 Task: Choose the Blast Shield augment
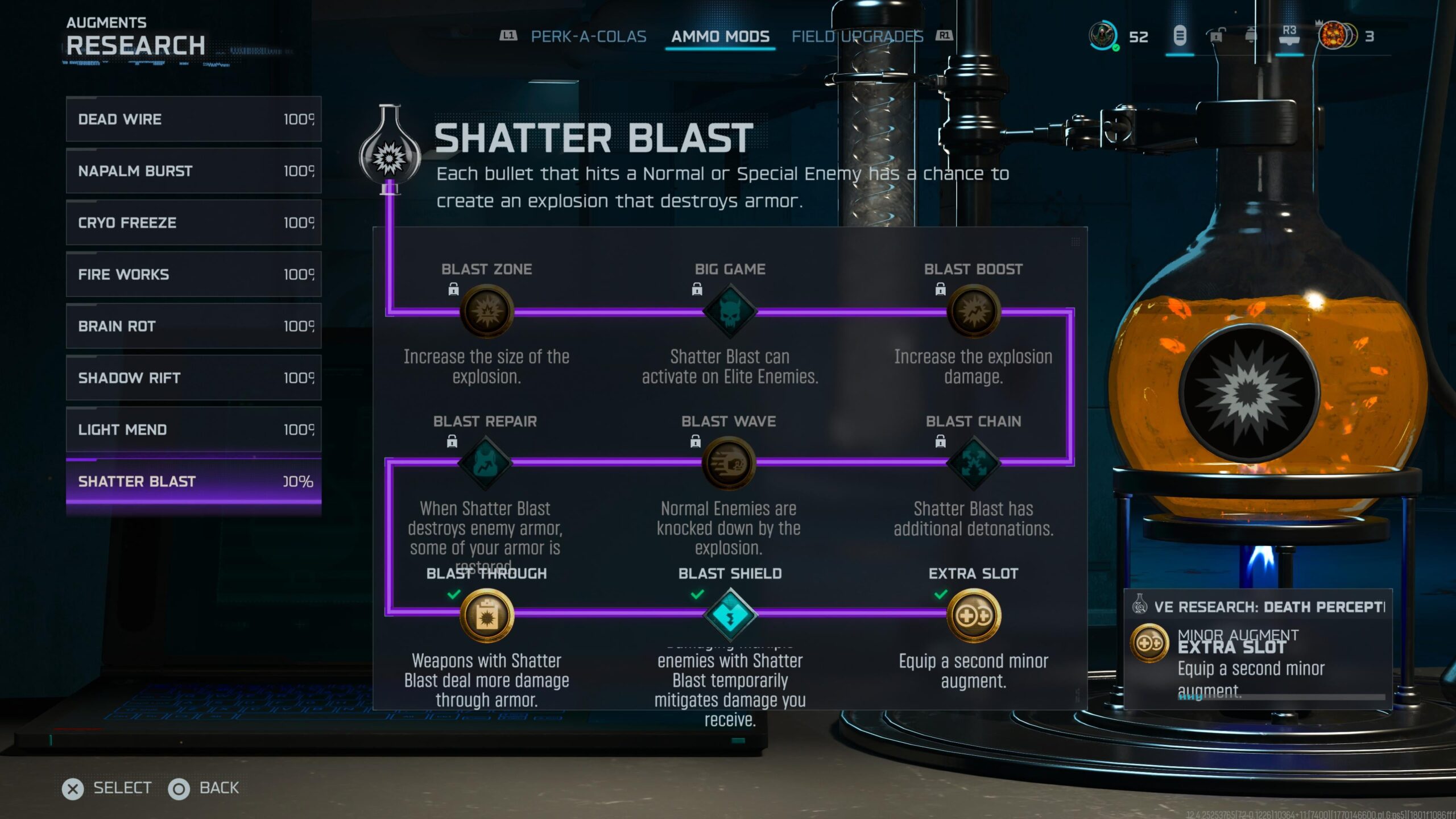(730, 615)
